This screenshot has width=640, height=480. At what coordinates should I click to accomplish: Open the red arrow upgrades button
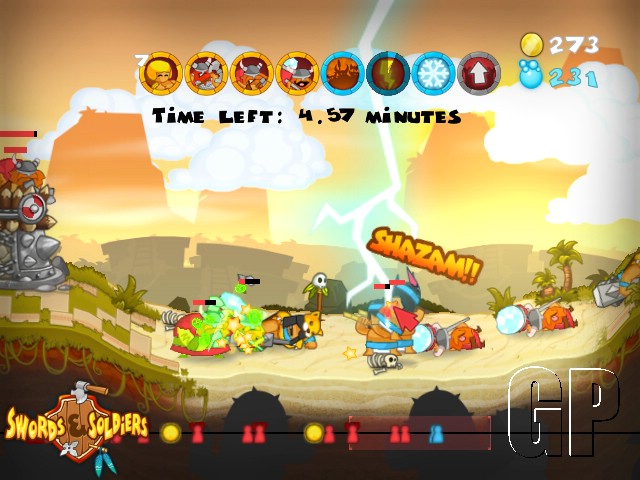[x=478, y=73]
